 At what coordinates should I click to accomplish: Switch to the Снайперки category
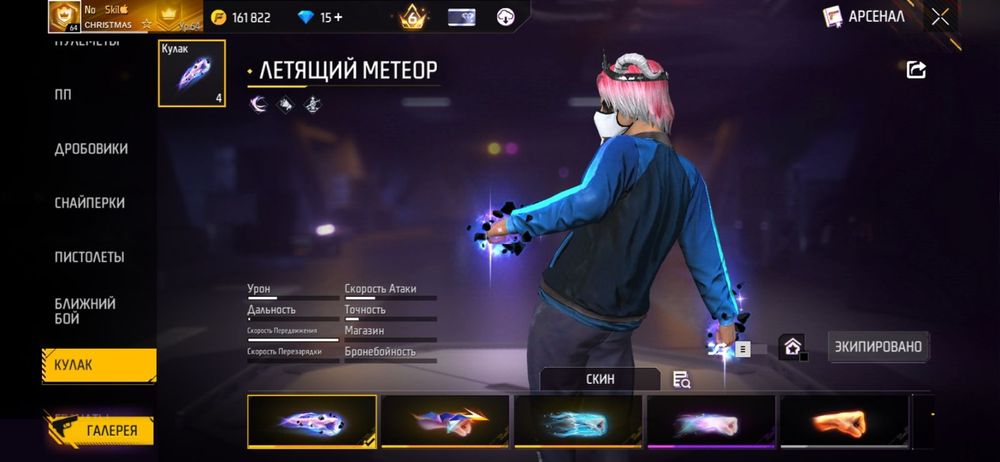90,203
